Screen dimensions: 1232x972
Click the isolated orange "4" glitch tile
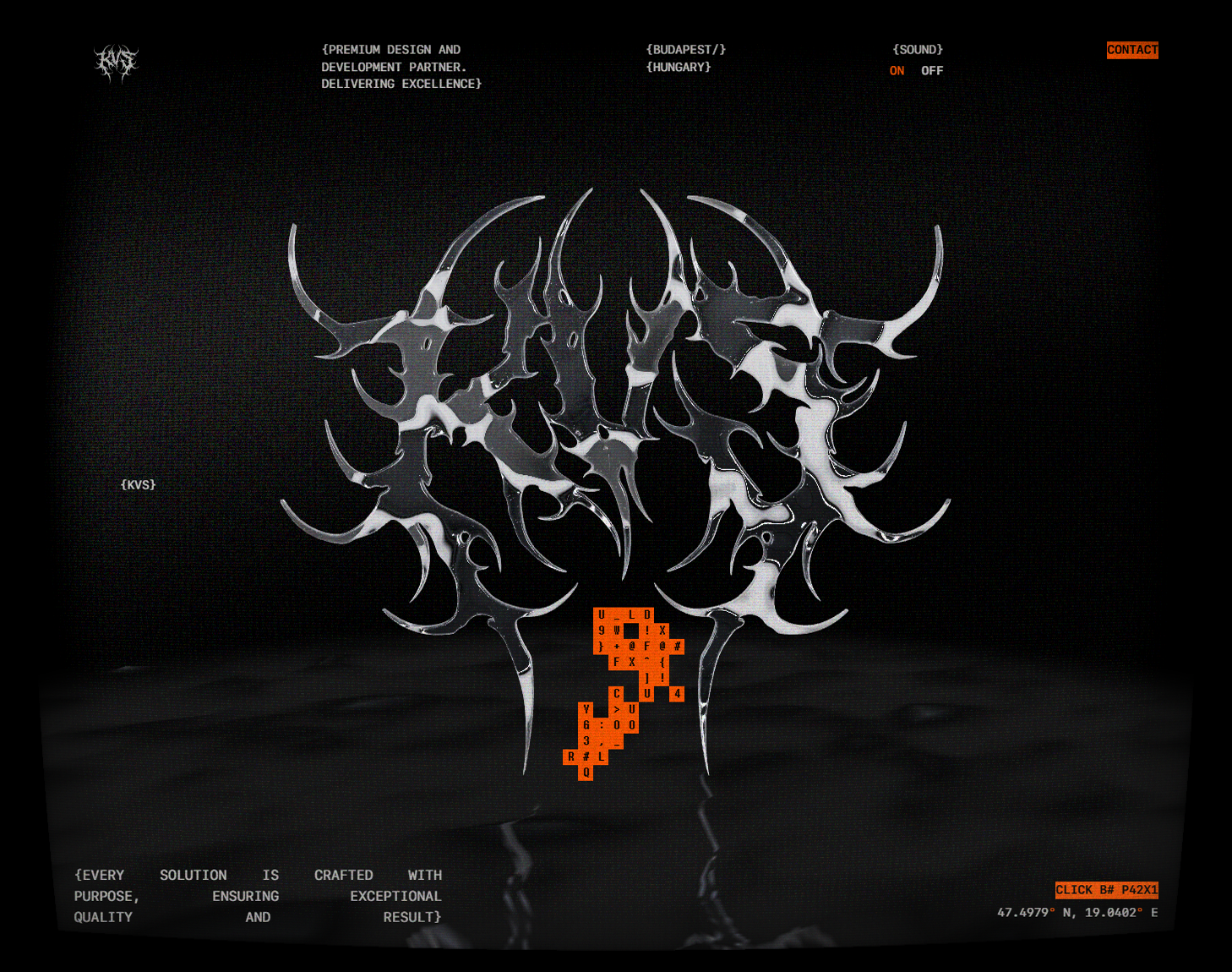point(678,693)
